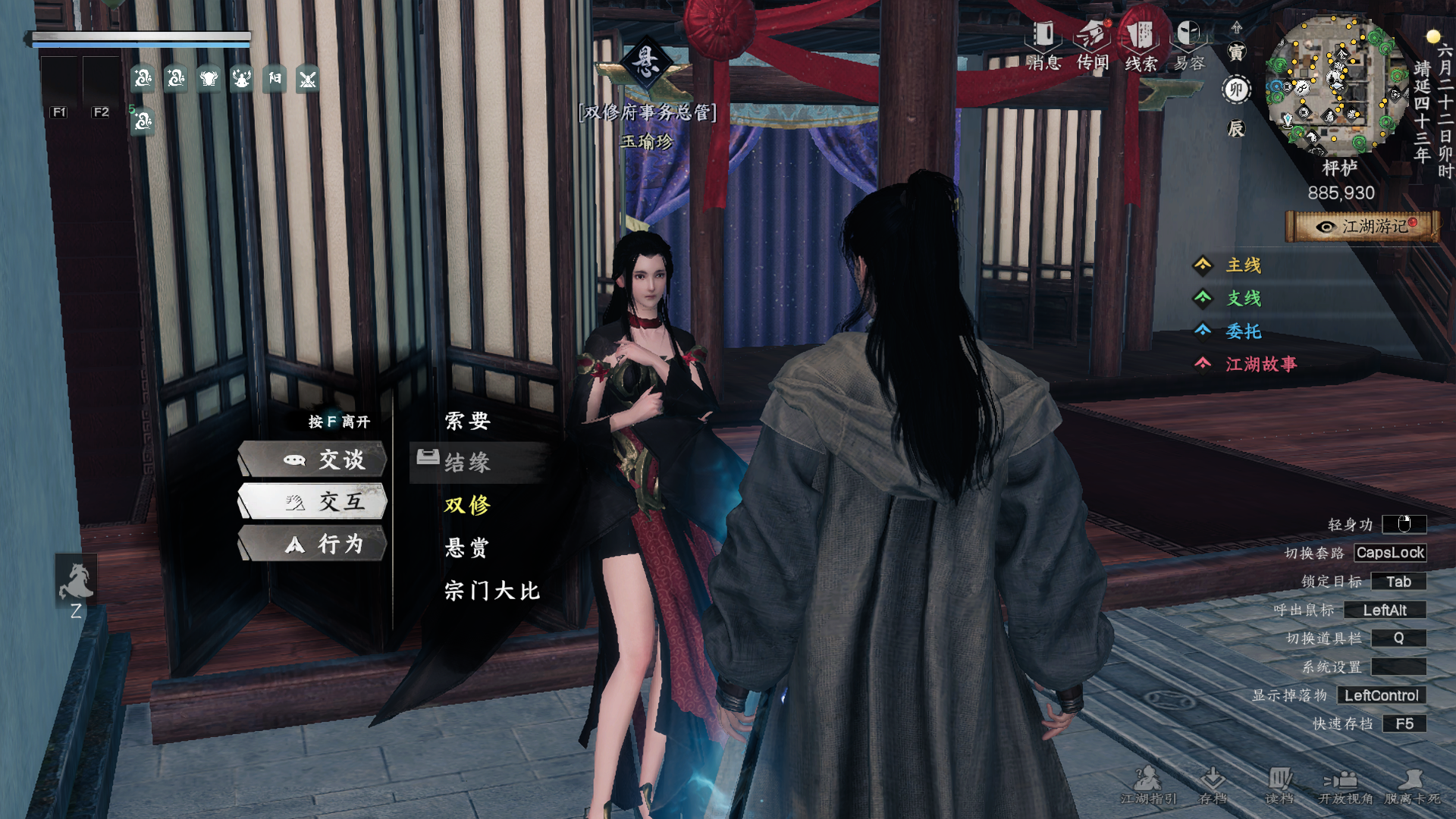Expand the 委托 commission tracker
Image resolution: width=1456 pixels, height=819 pixels.
1243,331
